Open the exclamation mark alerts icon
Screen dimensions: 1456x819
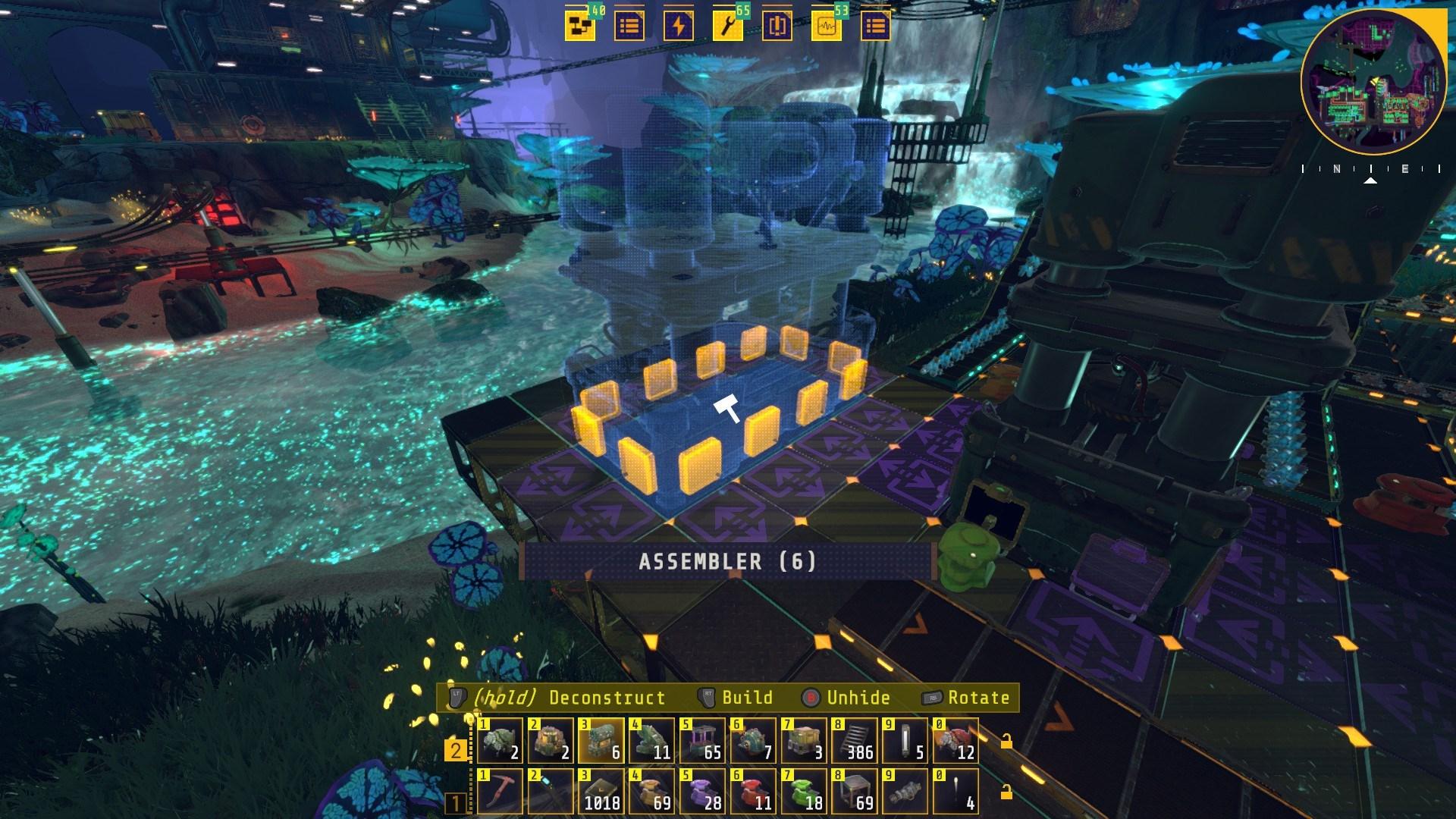point(777,27)
